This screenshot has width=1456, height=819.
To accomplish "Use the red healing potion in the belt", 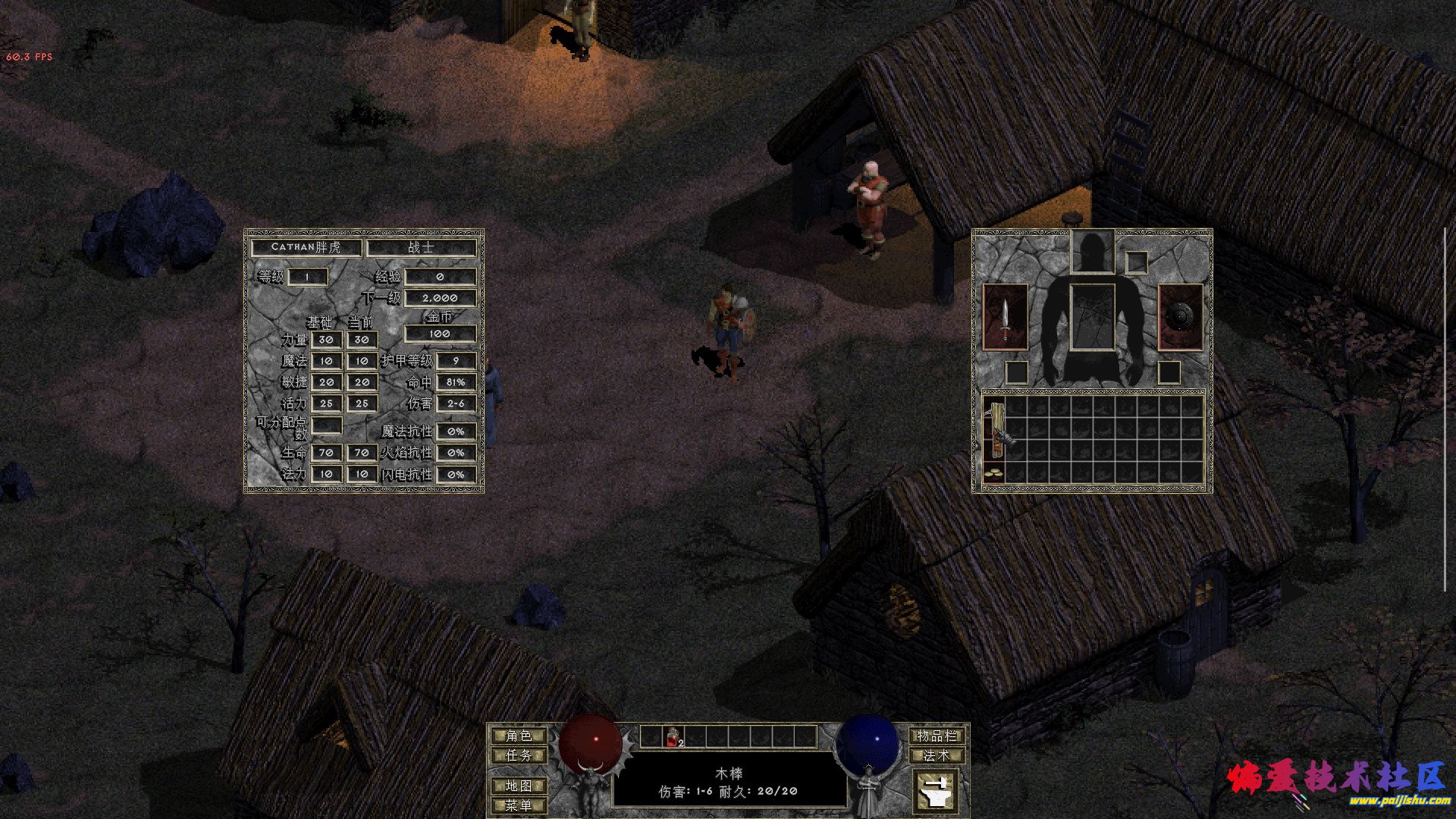I will point(673,736).
